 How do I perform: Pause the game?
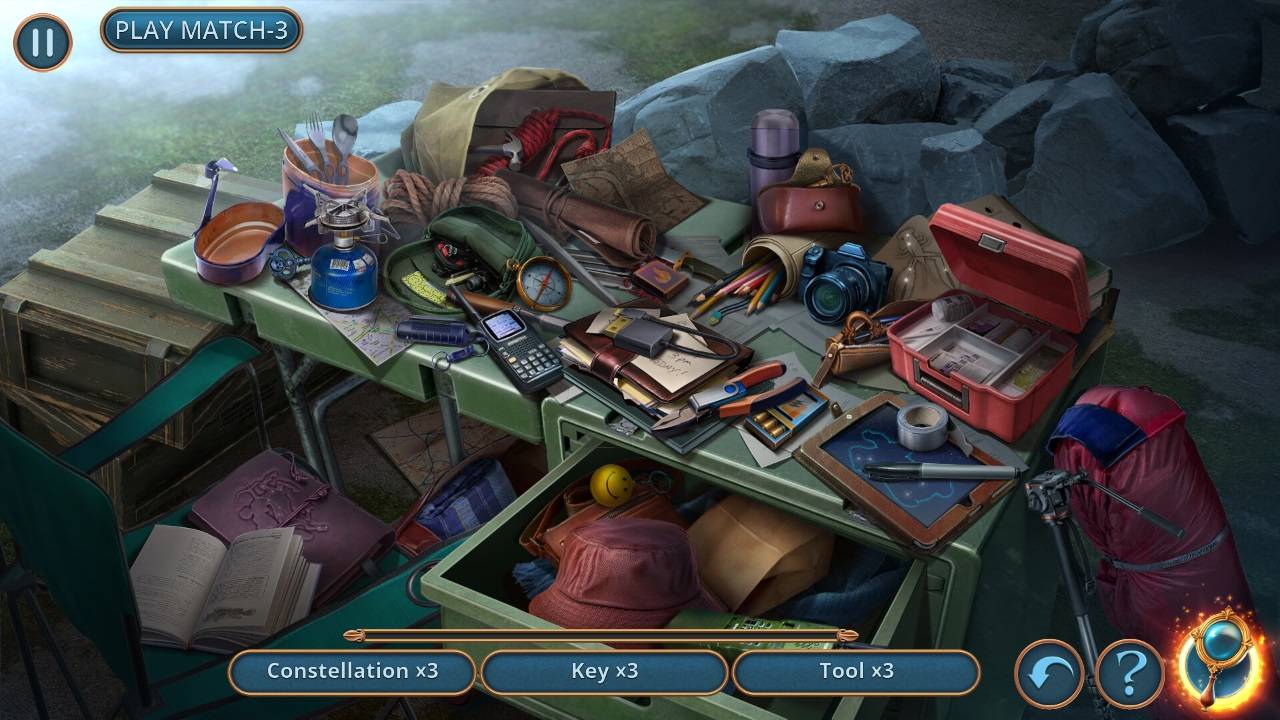coord(42,42)
